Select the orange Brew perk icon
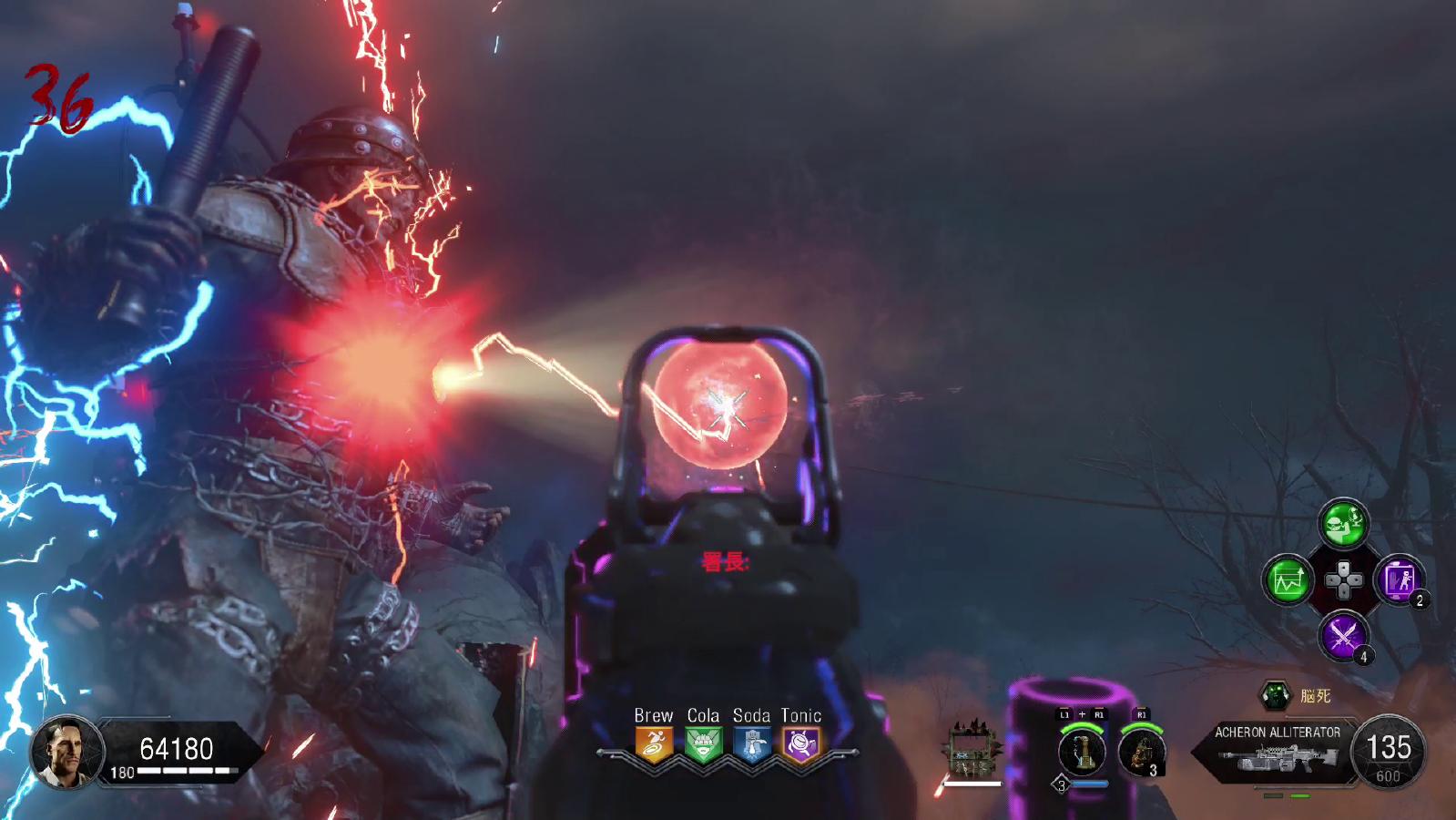1456x820 pixels. click(x=654, y=744)
